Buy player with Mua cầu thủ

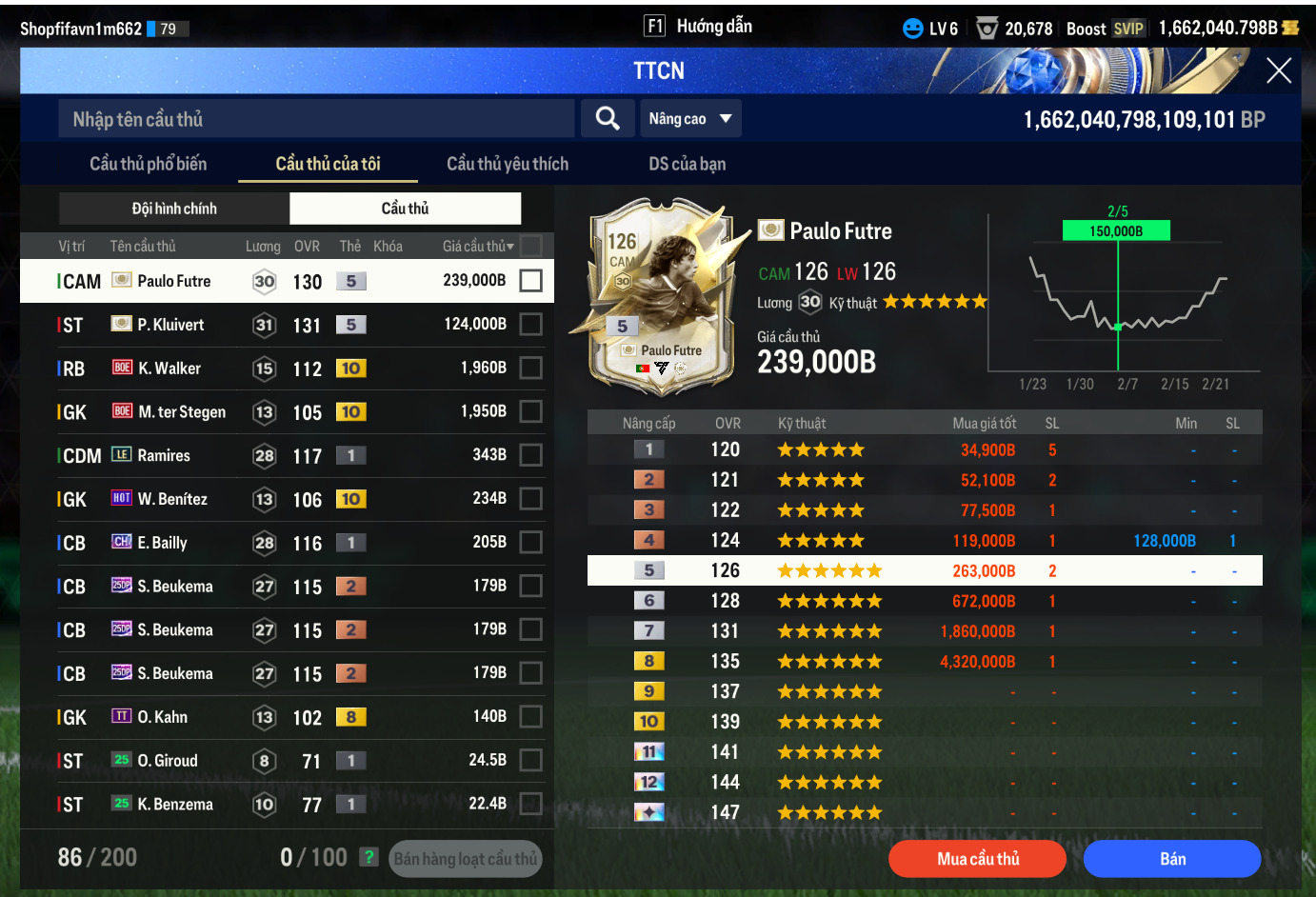977,859
